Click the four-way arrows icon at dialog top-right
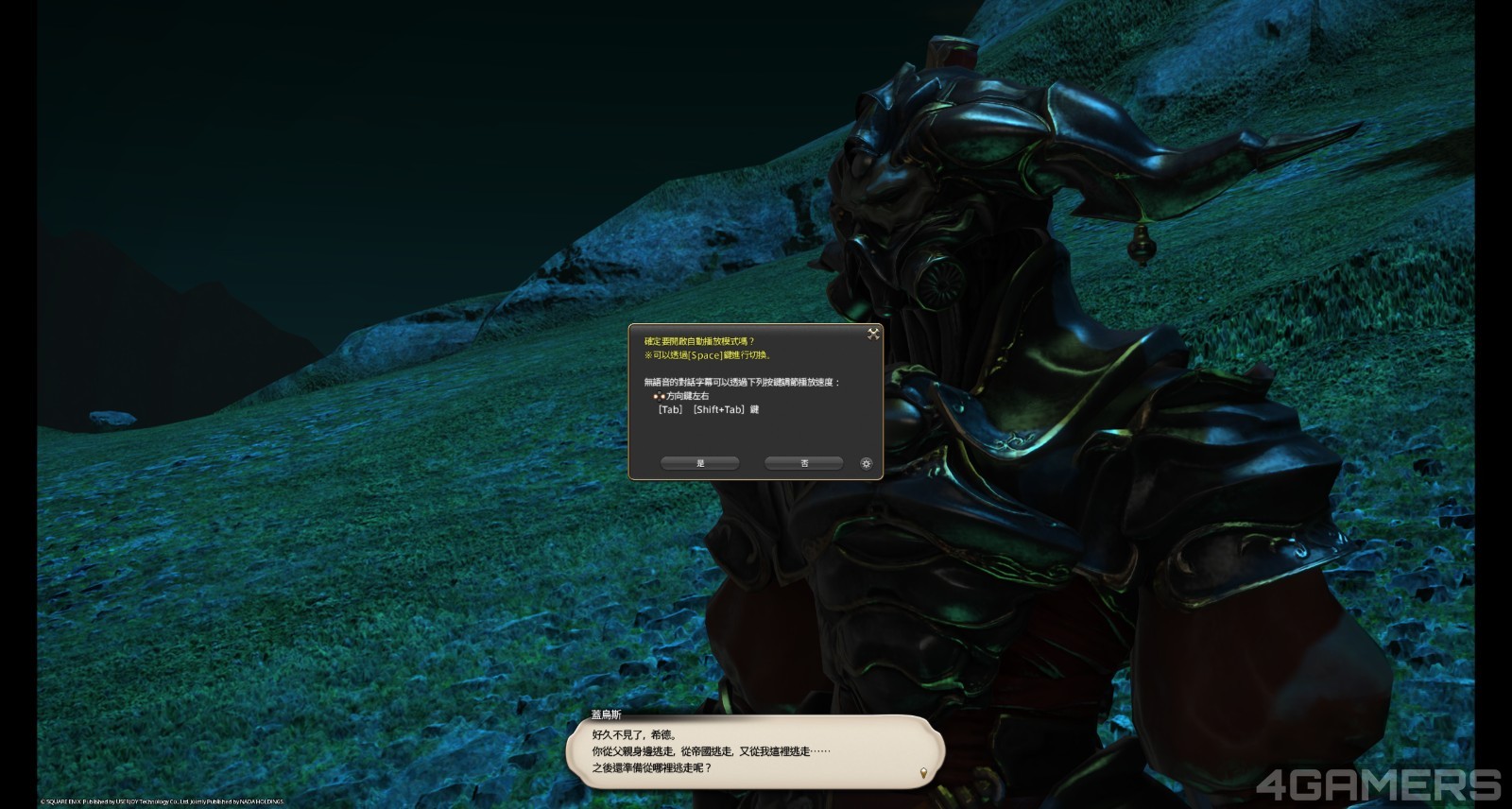The width and height of the screenshot is (1512, 809). pos(870,334)
